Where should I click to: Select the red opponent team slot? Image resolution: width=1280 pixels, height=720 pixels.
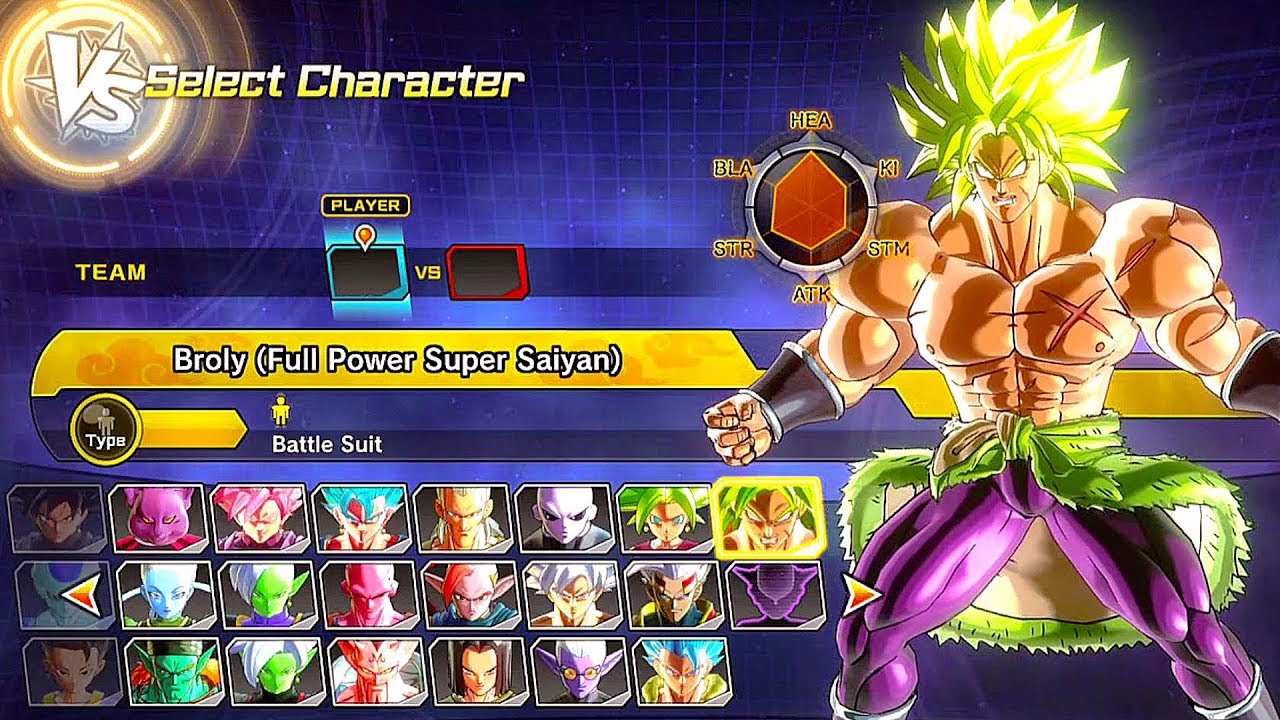486,272
